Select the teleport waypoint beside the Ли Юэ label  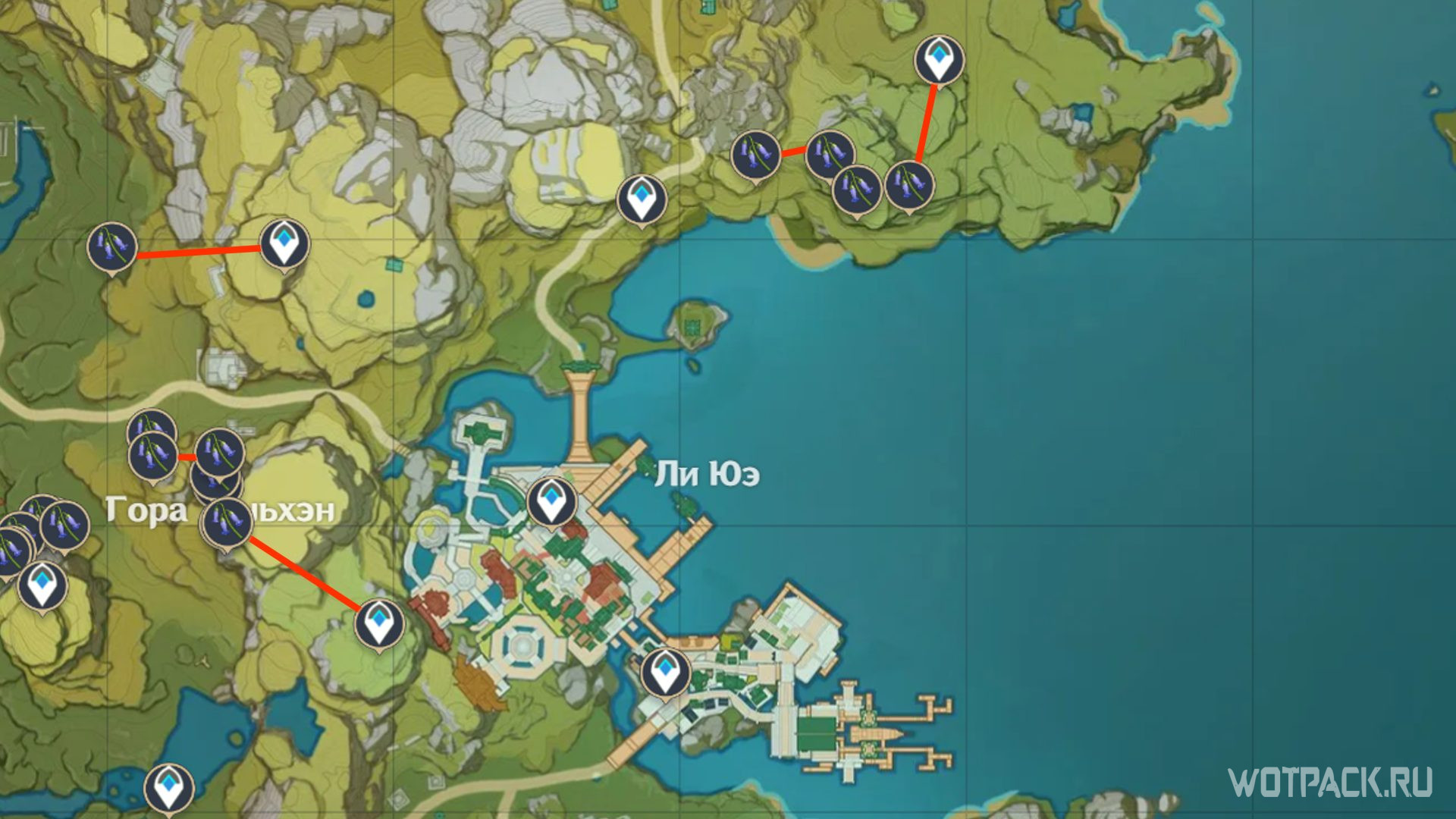pyautogui.click(x=551, y=501)
